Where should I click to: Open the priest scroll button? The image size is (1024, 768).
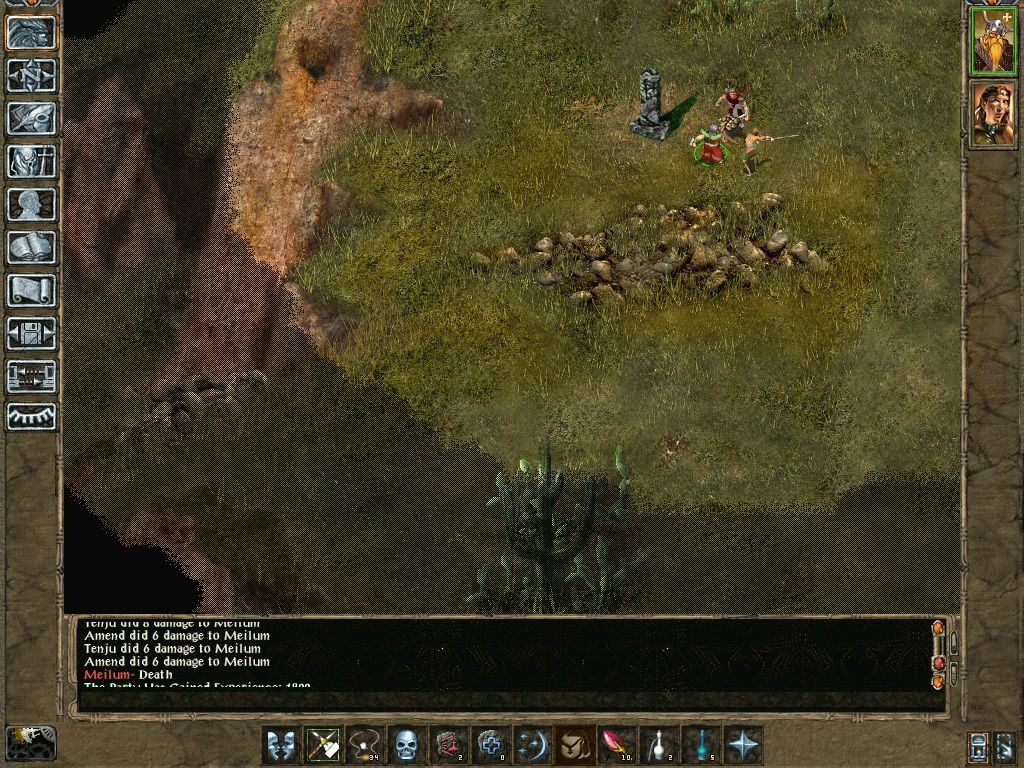[32, 290]
